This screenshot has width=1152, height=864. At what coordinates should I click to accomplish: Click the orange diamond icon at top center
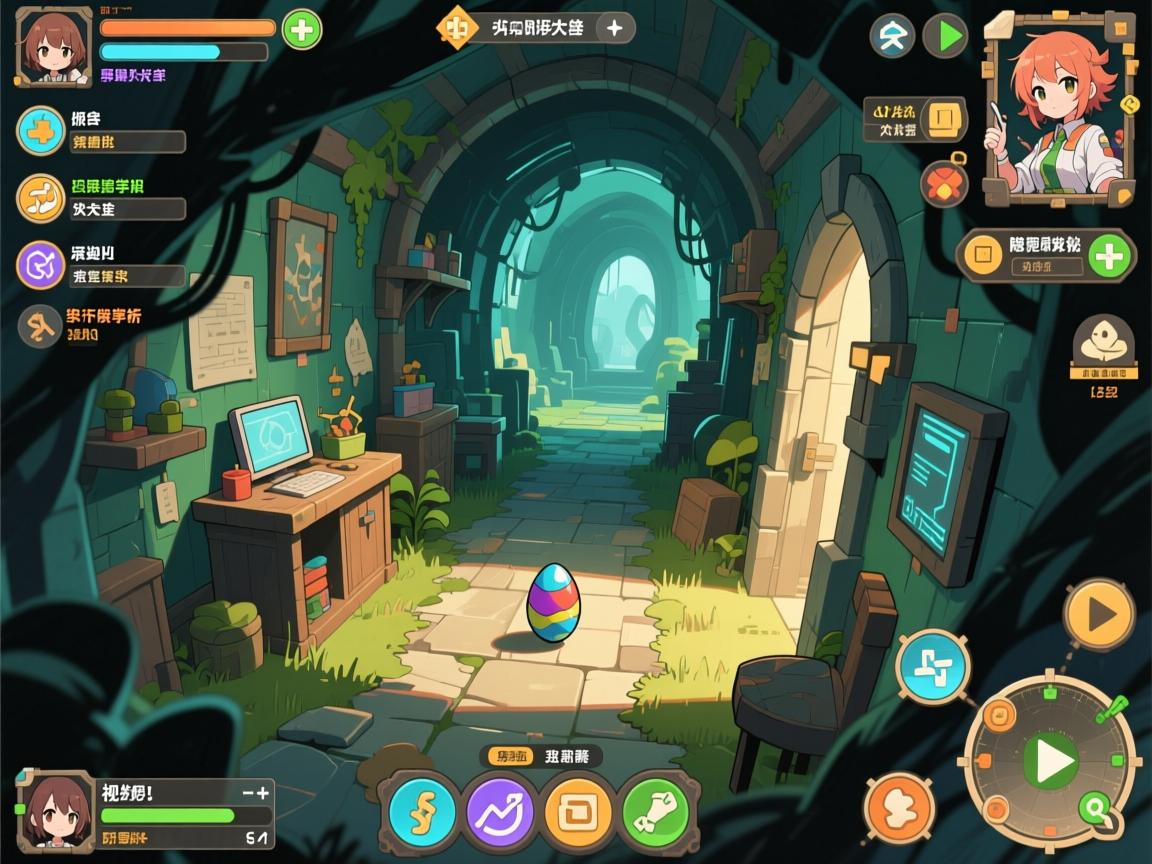[457, 28]
